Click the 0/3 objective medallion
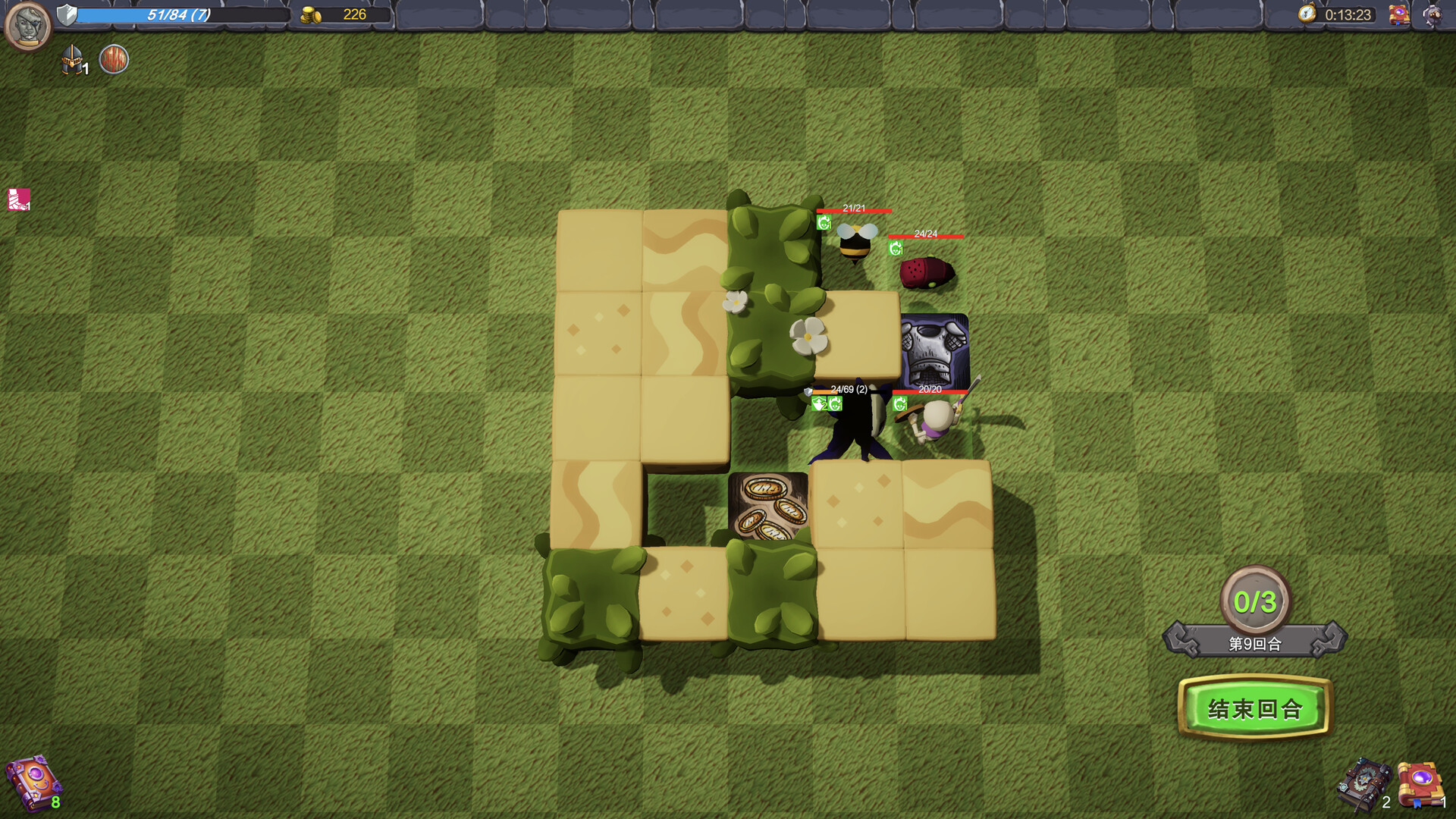The image size is (1456, 819). click(1255, 600)
